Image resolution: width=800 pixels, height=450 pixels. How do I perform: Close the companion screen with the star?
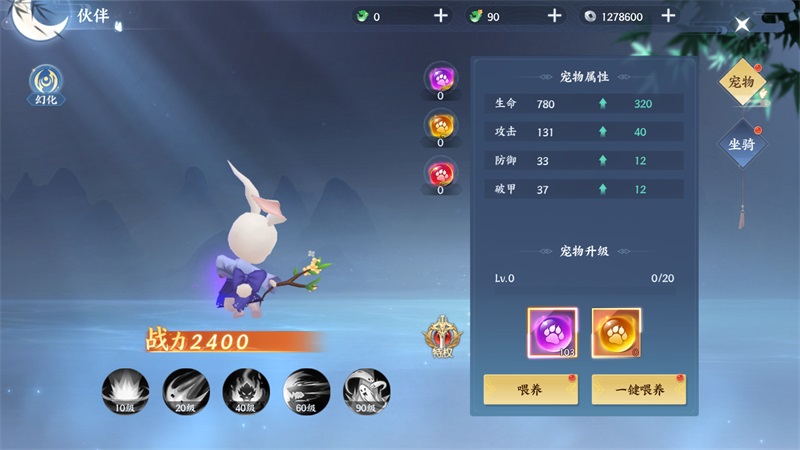[743, 25]
